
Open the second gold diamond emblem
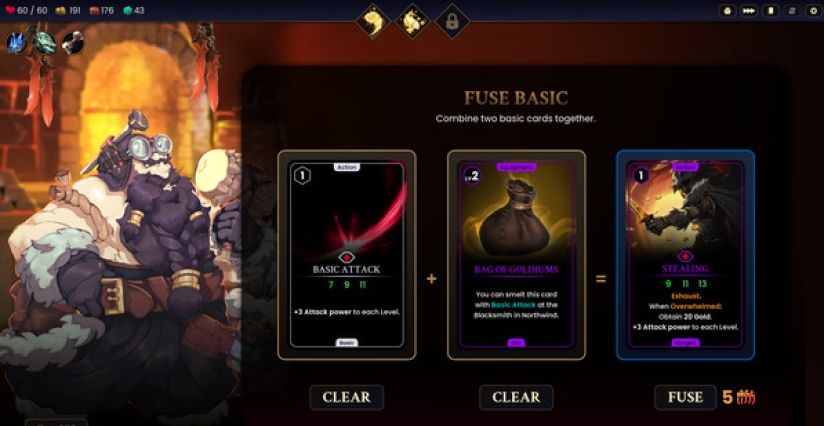pyautogui.click(x=412, y=20)
